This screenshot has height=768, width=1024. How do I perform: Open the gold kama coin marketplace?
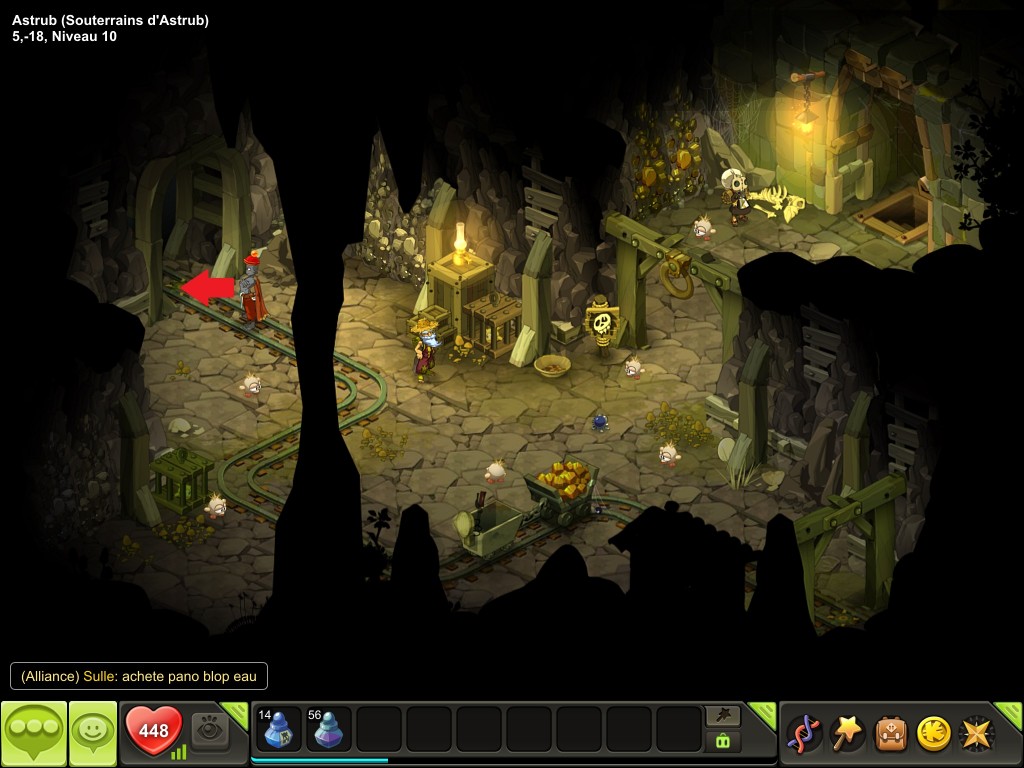933,733
